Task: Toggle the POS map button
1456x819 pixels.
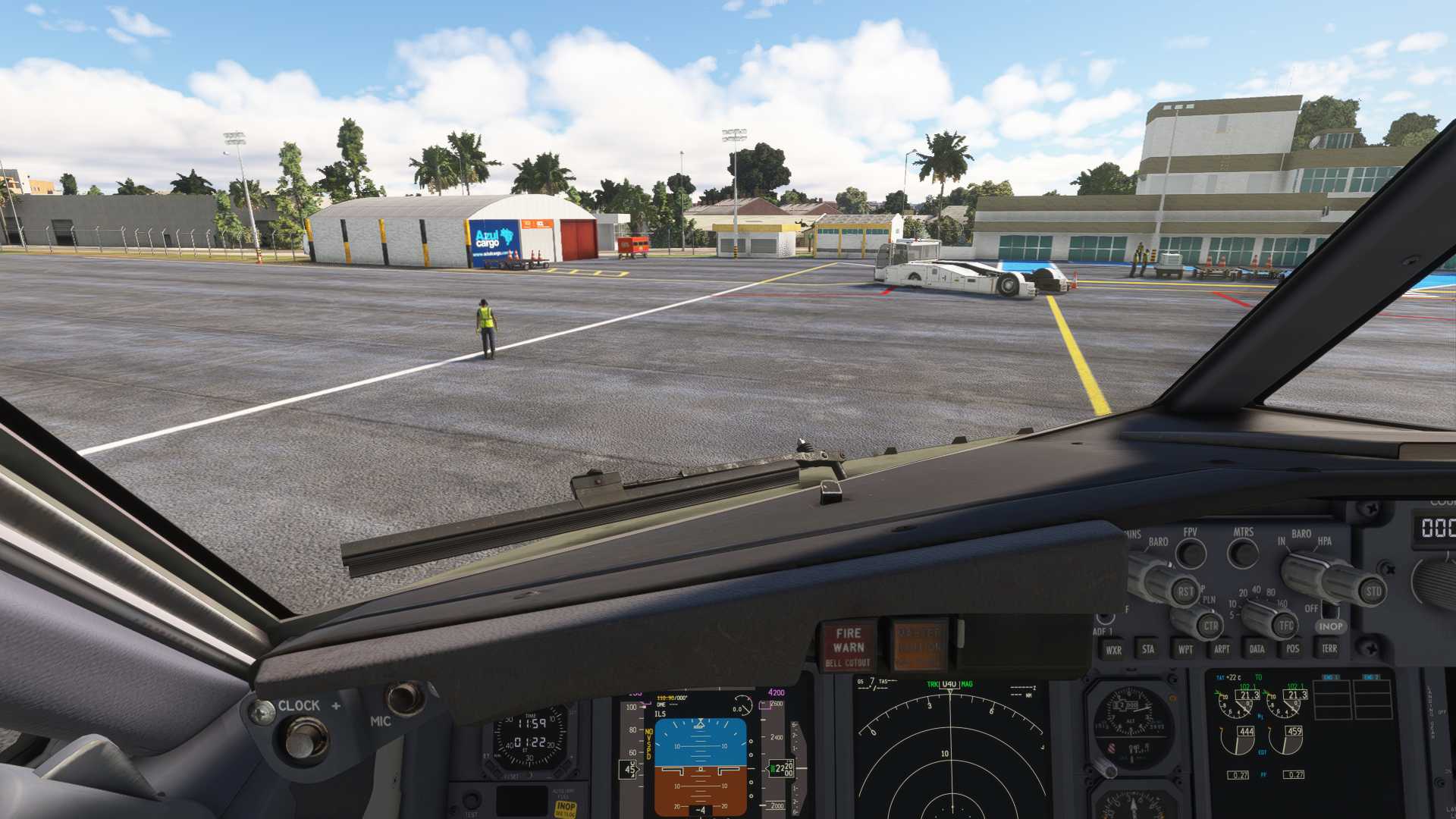Action: click(x=1293, y=649)
